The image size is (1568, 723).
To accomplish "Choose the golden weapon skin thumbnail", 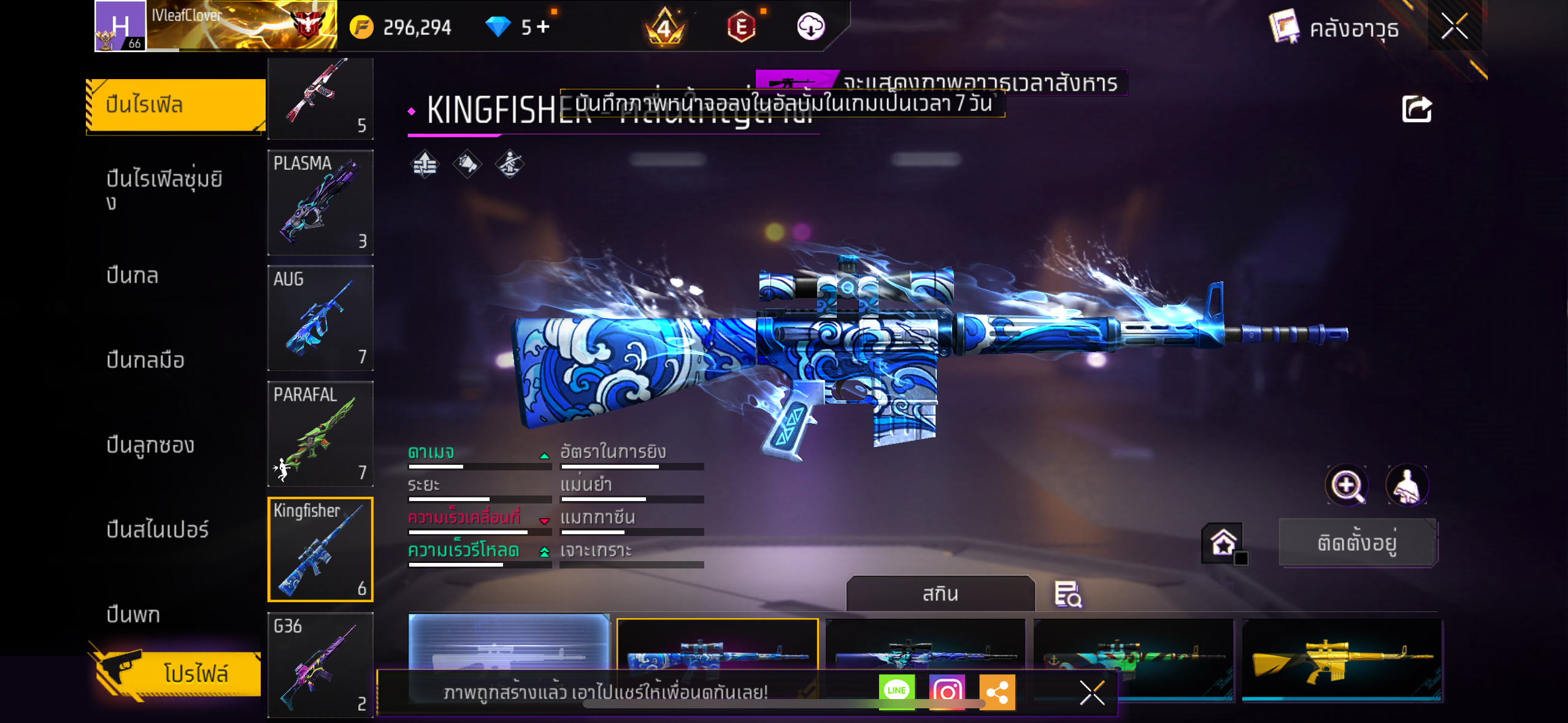I will (x=1342, y=659).
